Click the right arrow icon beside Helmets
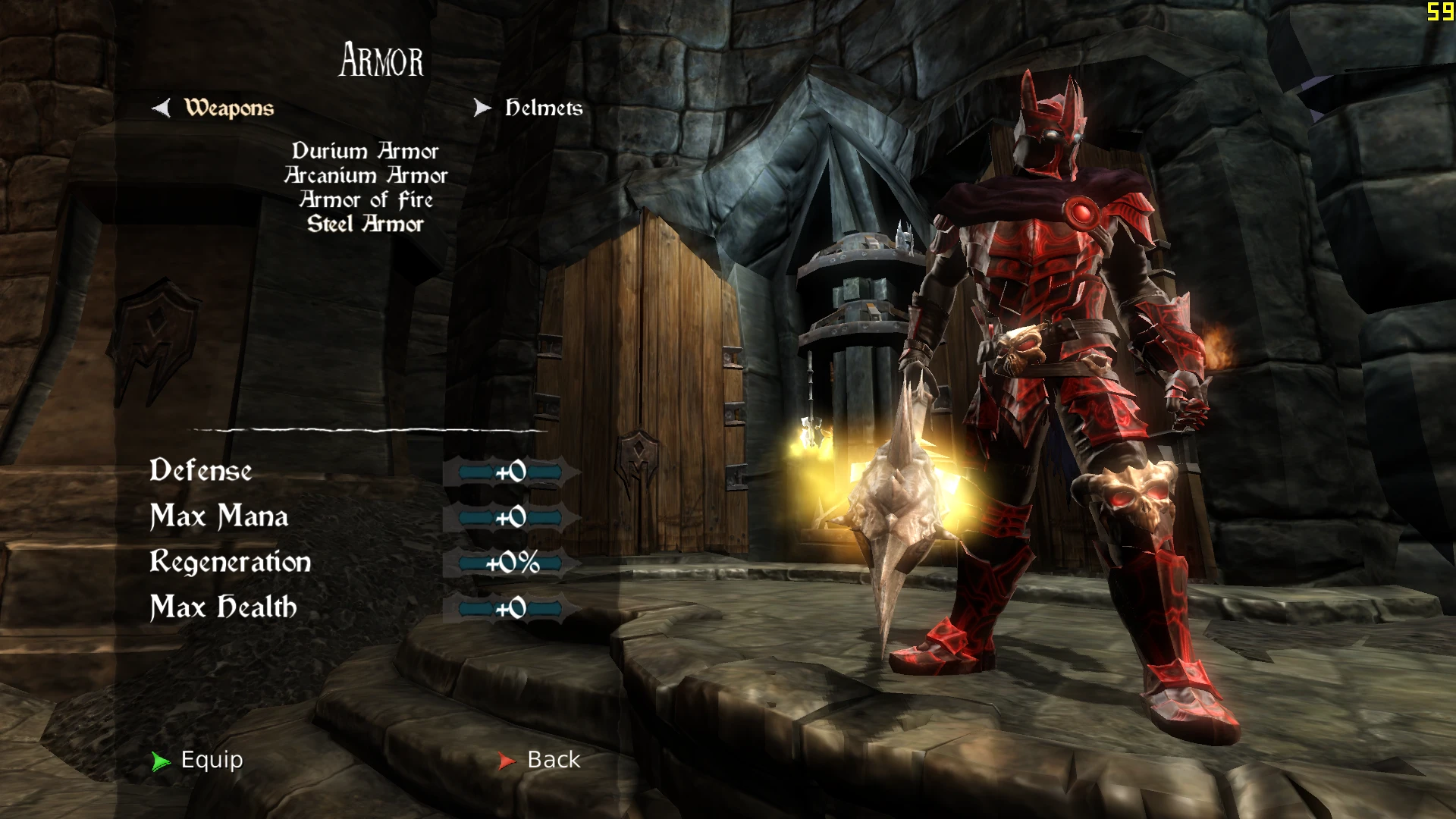The image size is (1456, 819). pyautogui.click(x=483, y=108)
